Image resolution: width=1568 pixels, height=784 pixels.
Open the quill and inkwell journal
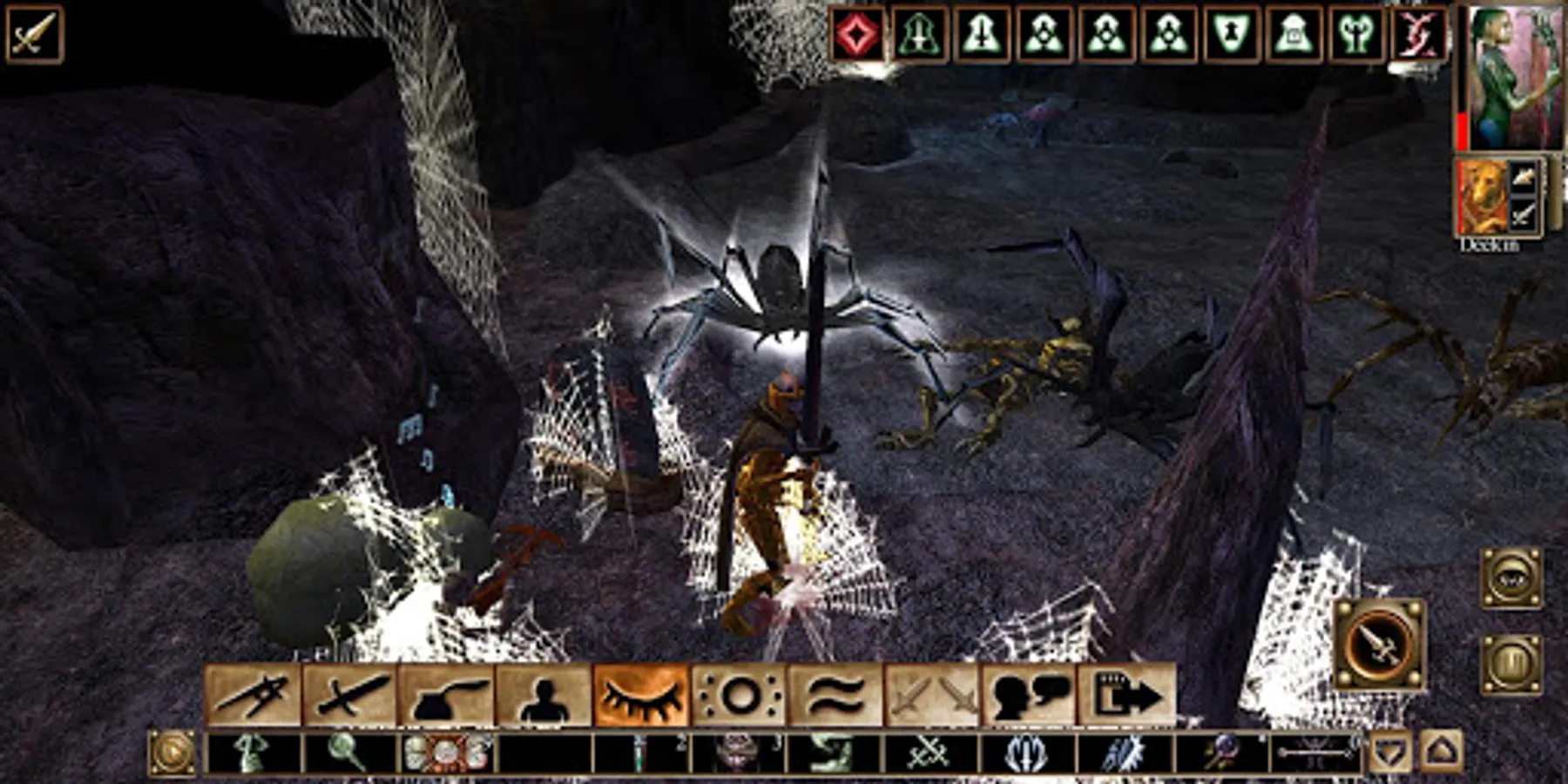pos(447,695)
